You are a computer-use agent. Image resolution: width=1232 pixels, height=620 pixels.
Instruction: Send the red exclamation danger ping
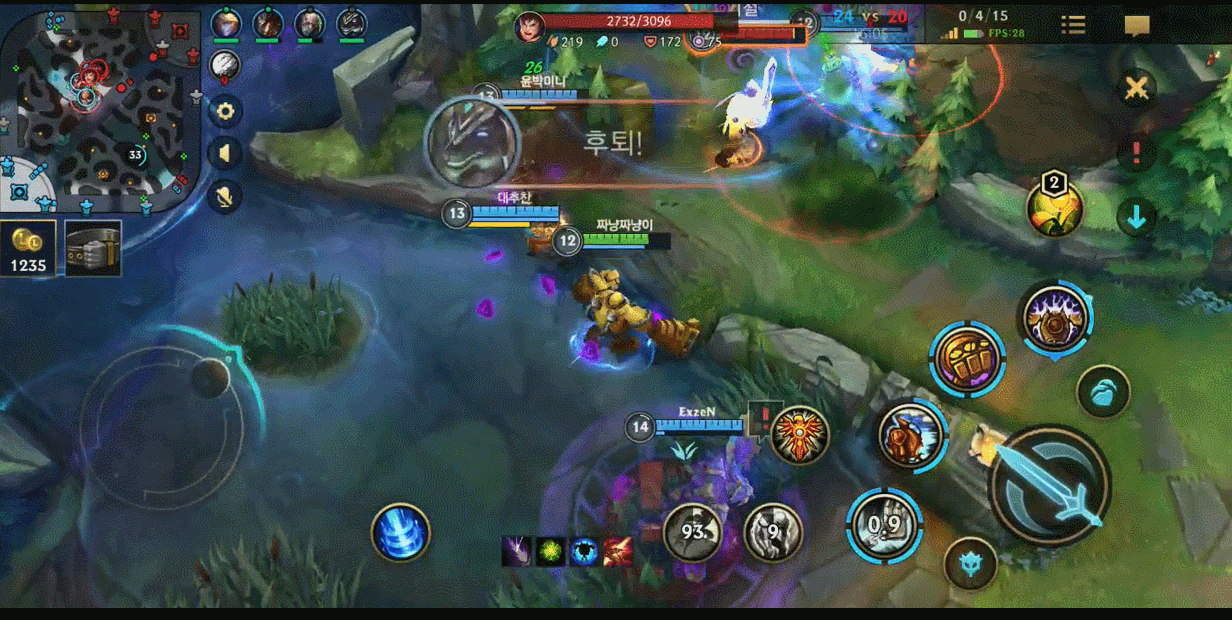point(1136,153)
